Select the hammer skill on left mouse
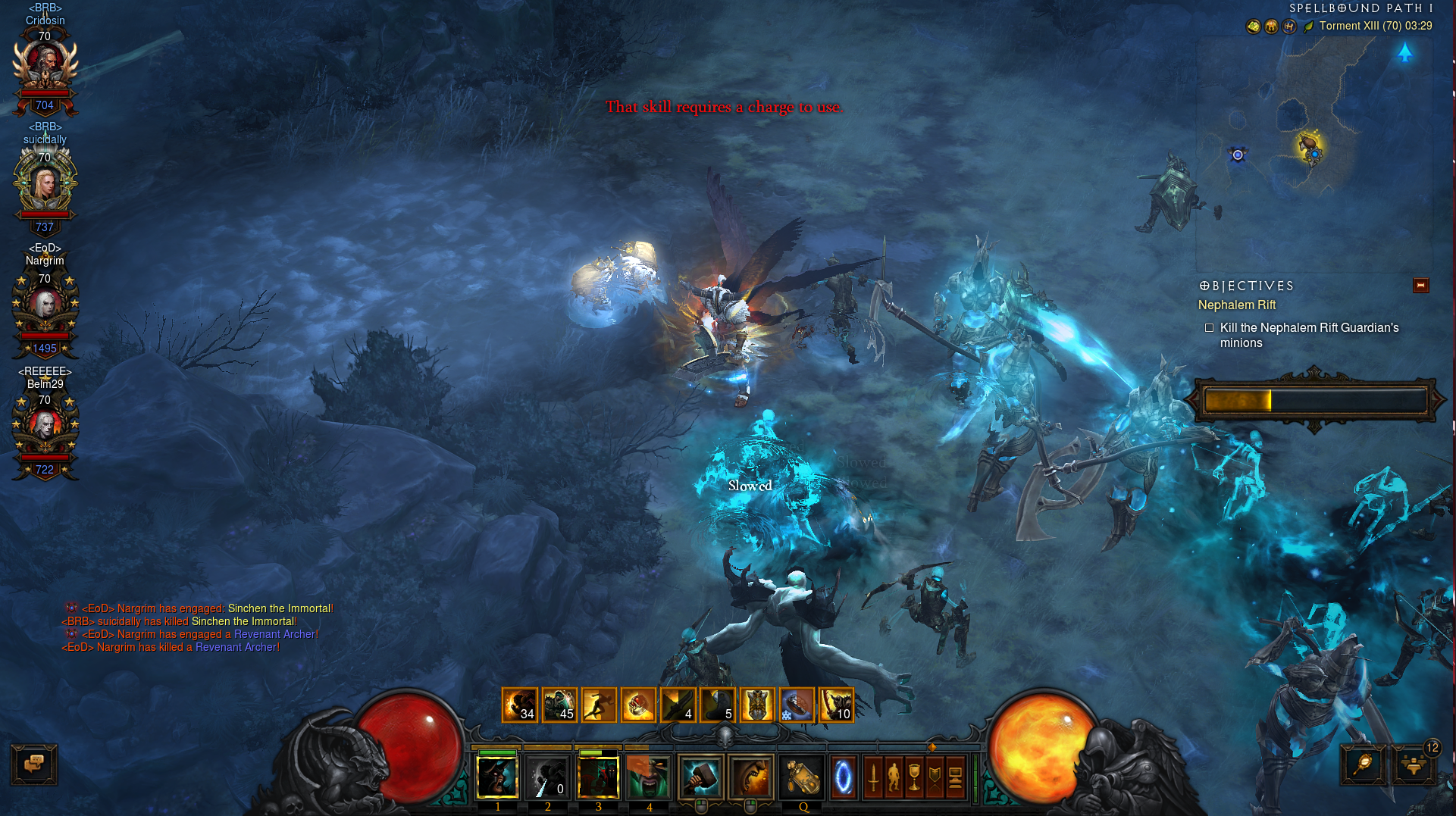The image size is (1456, 816). point(701,777)
